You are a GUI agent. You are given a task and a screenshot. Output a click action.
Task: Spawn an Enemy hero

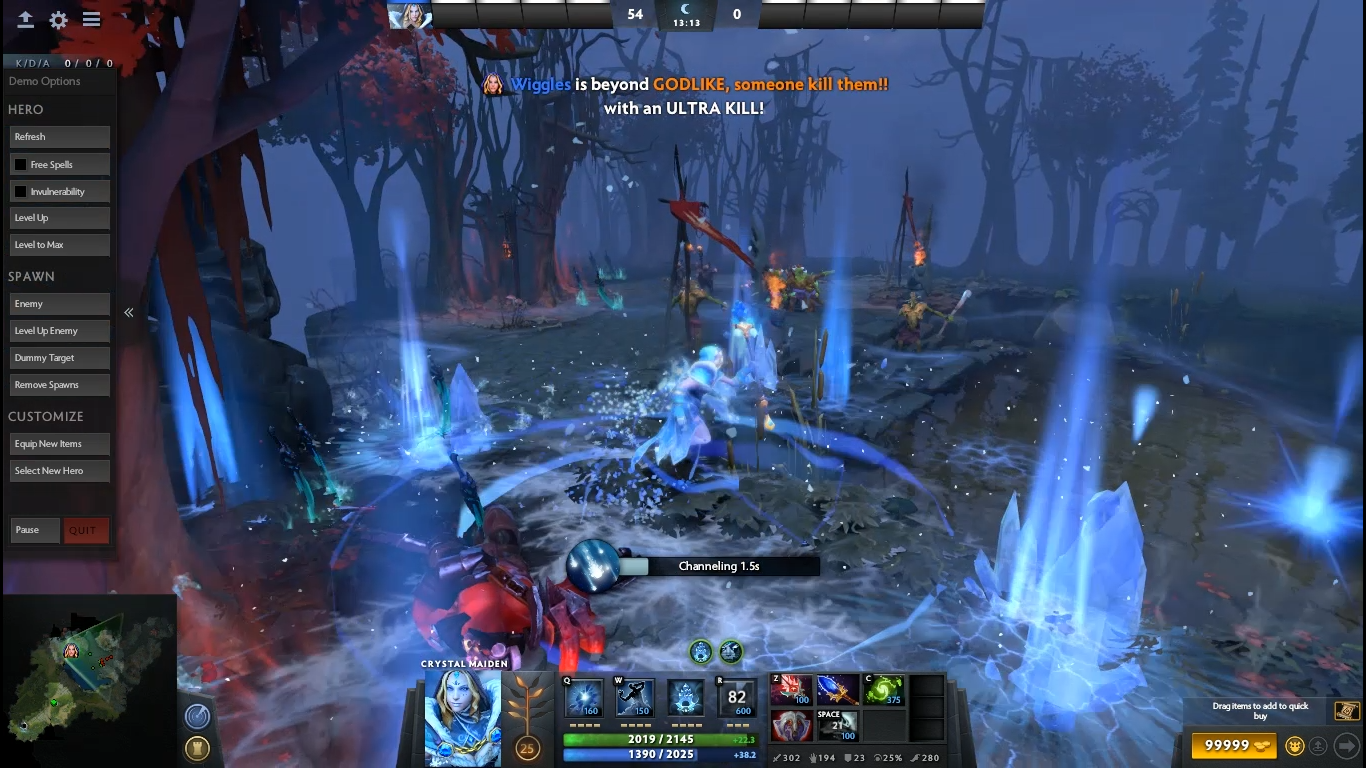(x=59, y=304)
